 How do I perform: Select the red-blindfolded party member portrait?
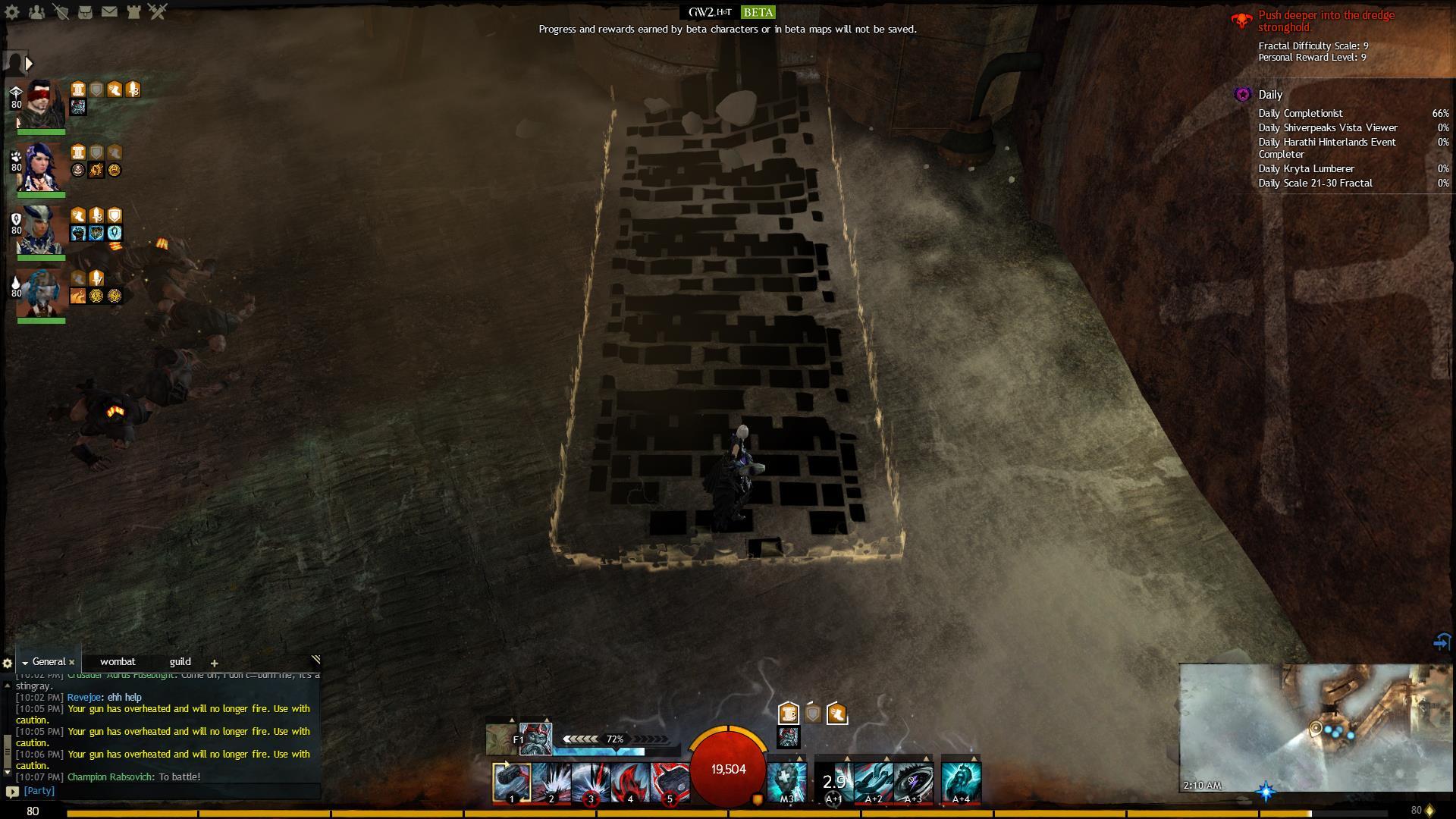[x=42, y=105]
